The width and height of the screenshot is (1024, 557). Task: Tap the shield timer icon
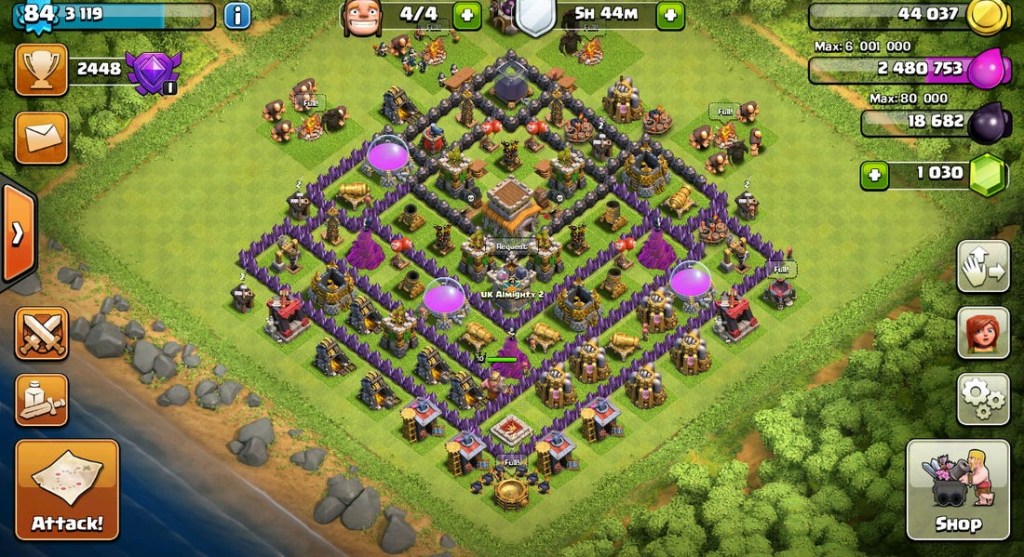pos(535,16)
